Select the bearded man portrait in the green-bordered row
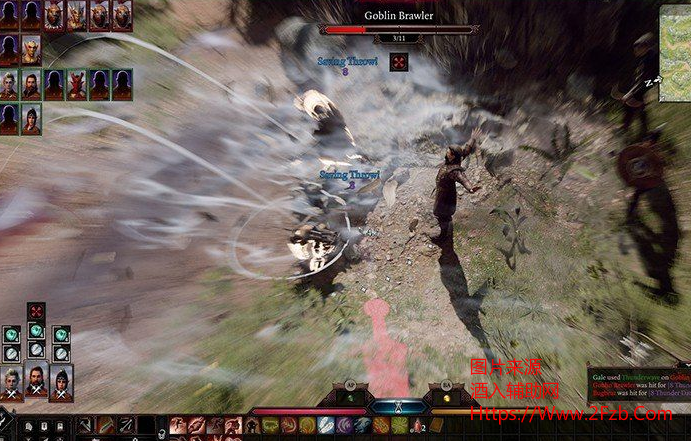This screenshot has width=691, height=441. (x=31, y=84)
